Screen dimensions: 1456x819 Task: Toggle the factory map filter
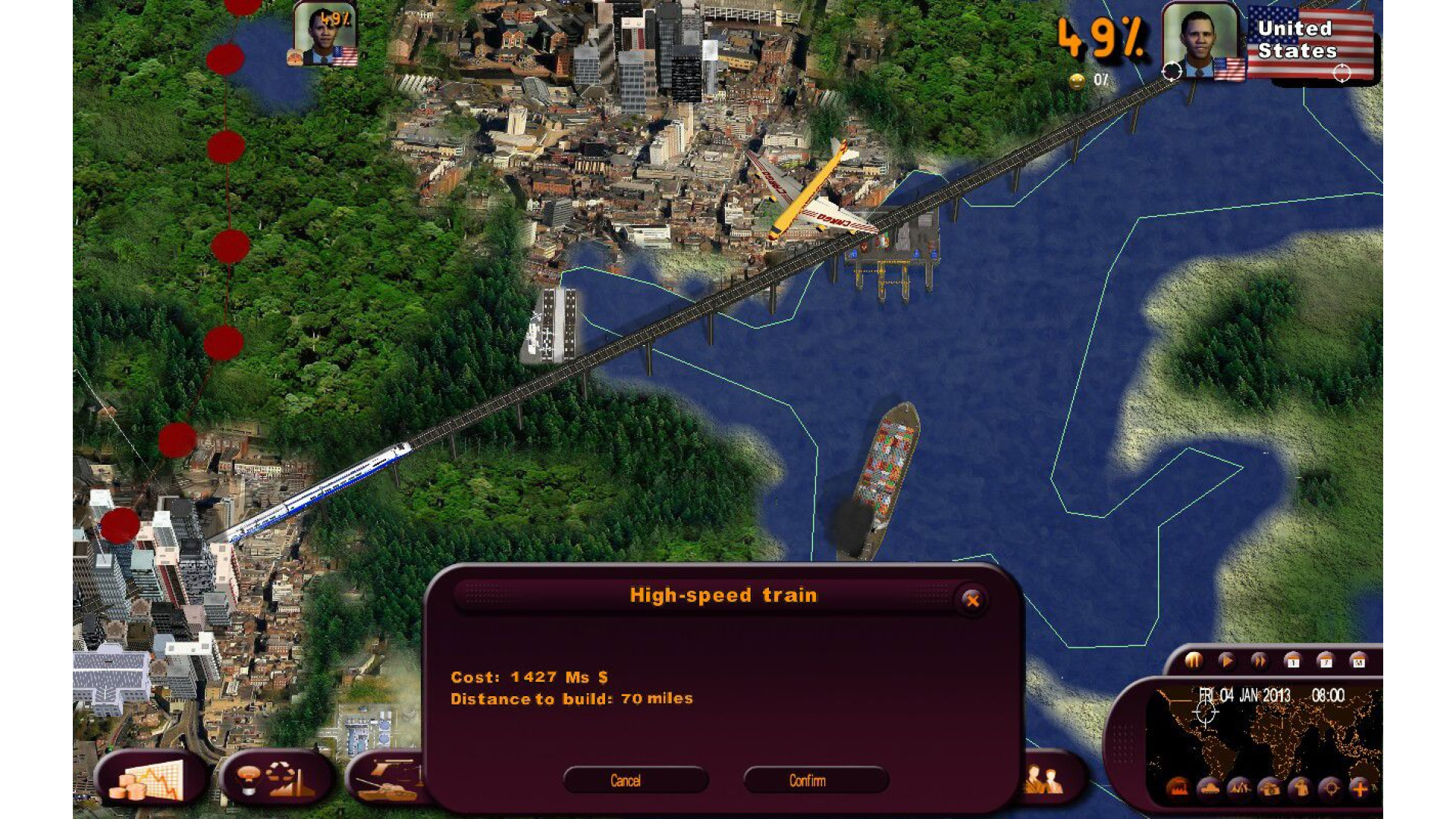(1178, 789)
